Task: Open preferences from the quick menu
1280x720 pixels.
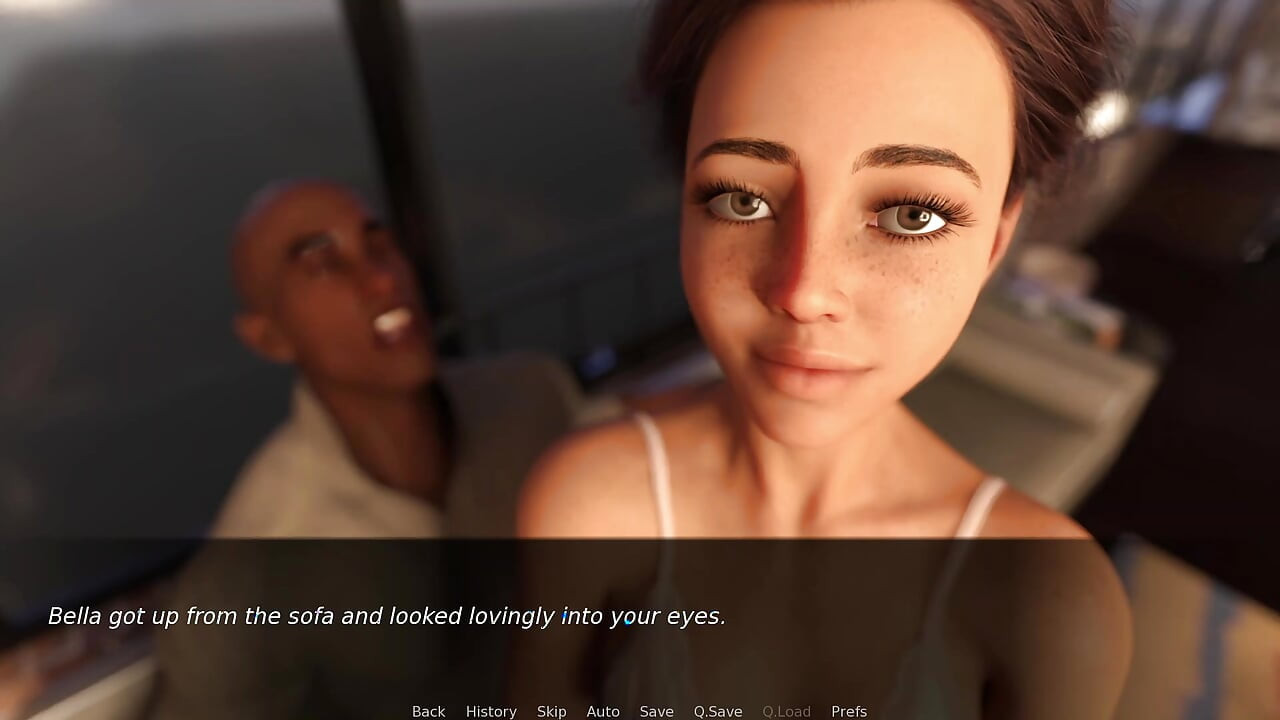Action: [x=849, y=711]
